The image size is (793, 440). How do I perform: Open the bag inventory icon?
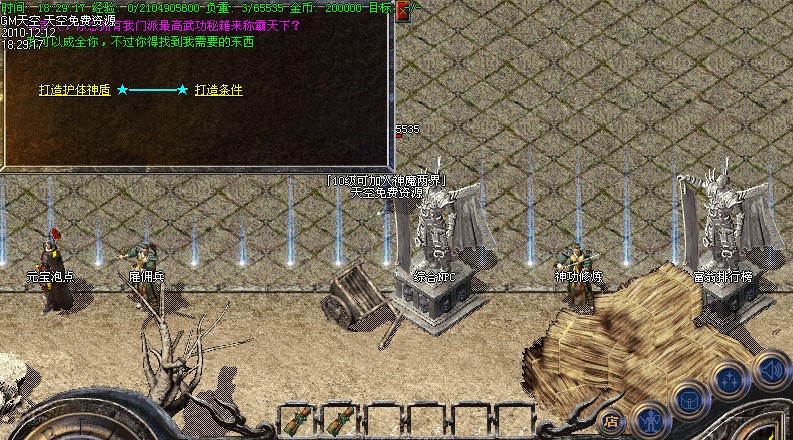[x=690, y=400]
